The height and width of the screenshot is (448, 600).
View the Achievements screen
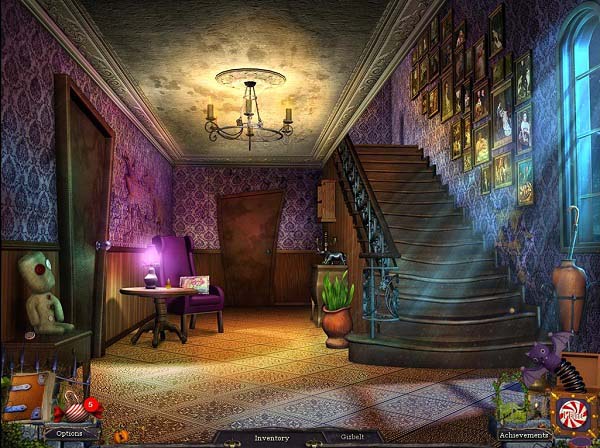[x=524, y=435]
